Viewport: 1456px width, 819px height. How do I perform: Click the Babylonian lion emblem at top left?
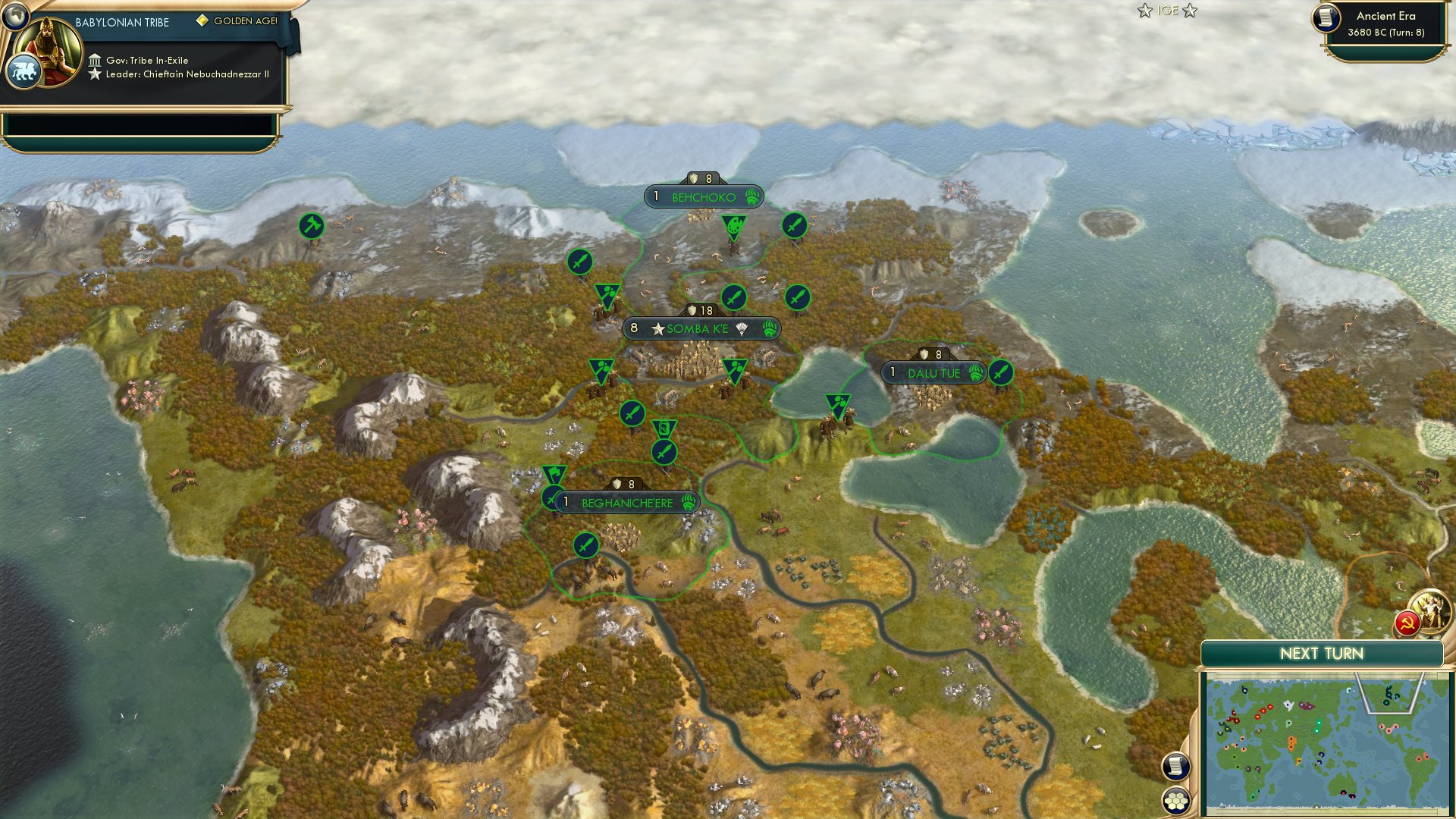coord(24,70)
